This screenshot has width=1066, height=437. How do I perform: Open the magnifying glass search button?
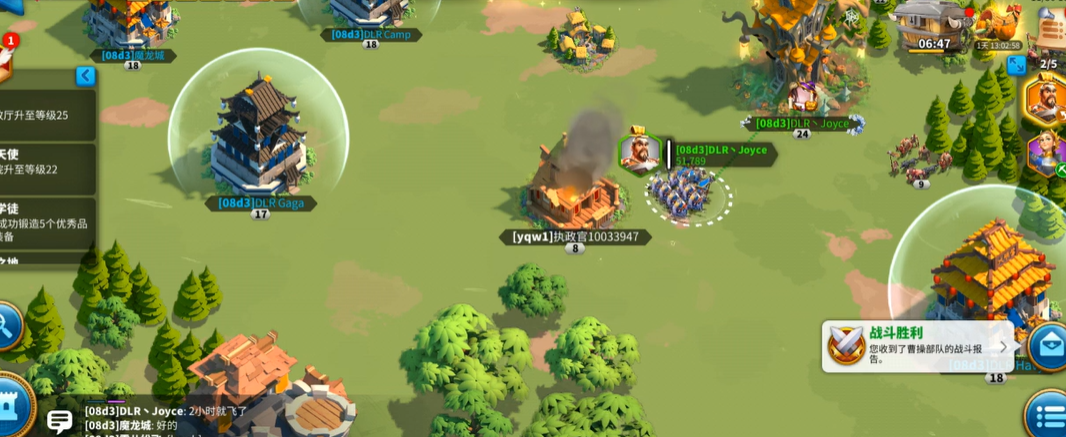point(8,325)
